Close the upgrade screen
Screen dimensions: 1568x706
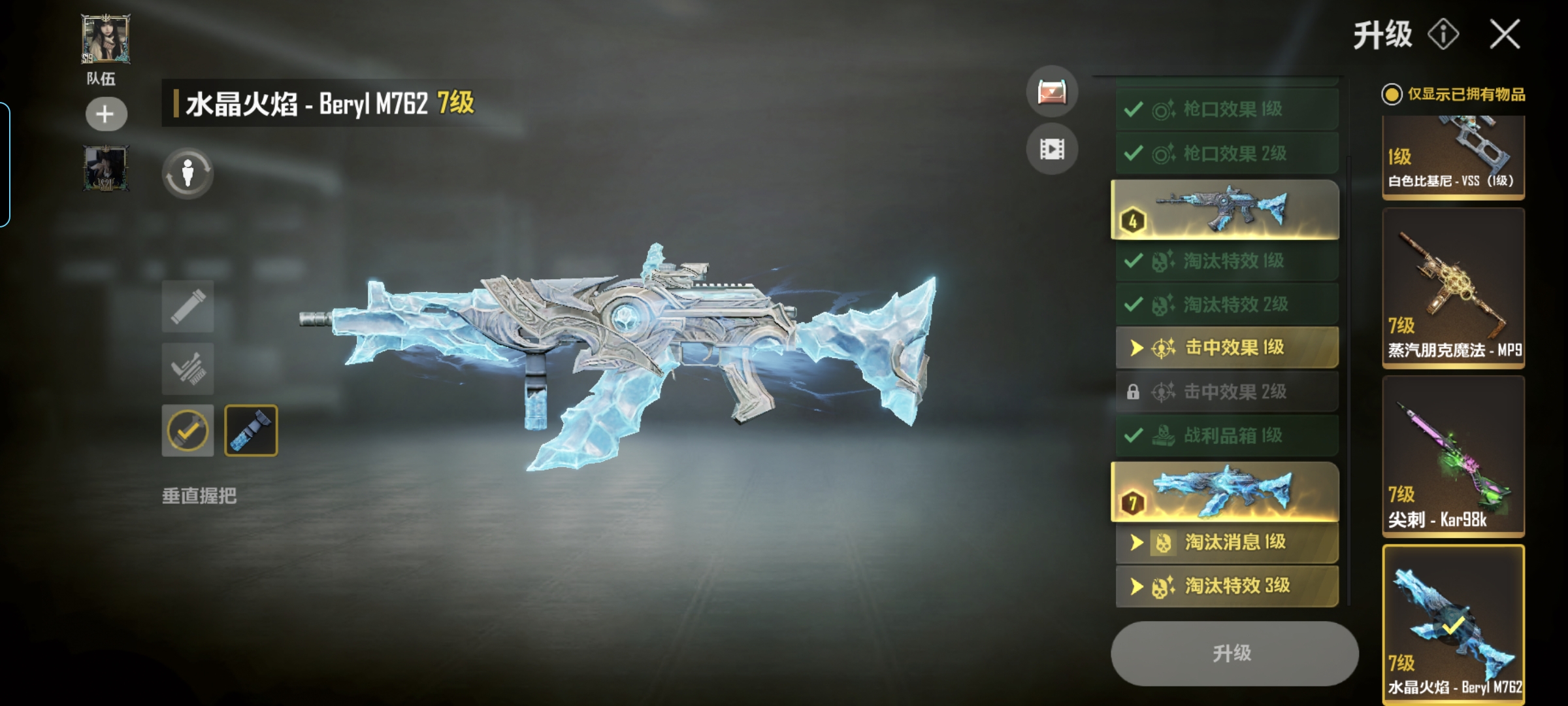pyautogui.click(x=1505, y=34)
